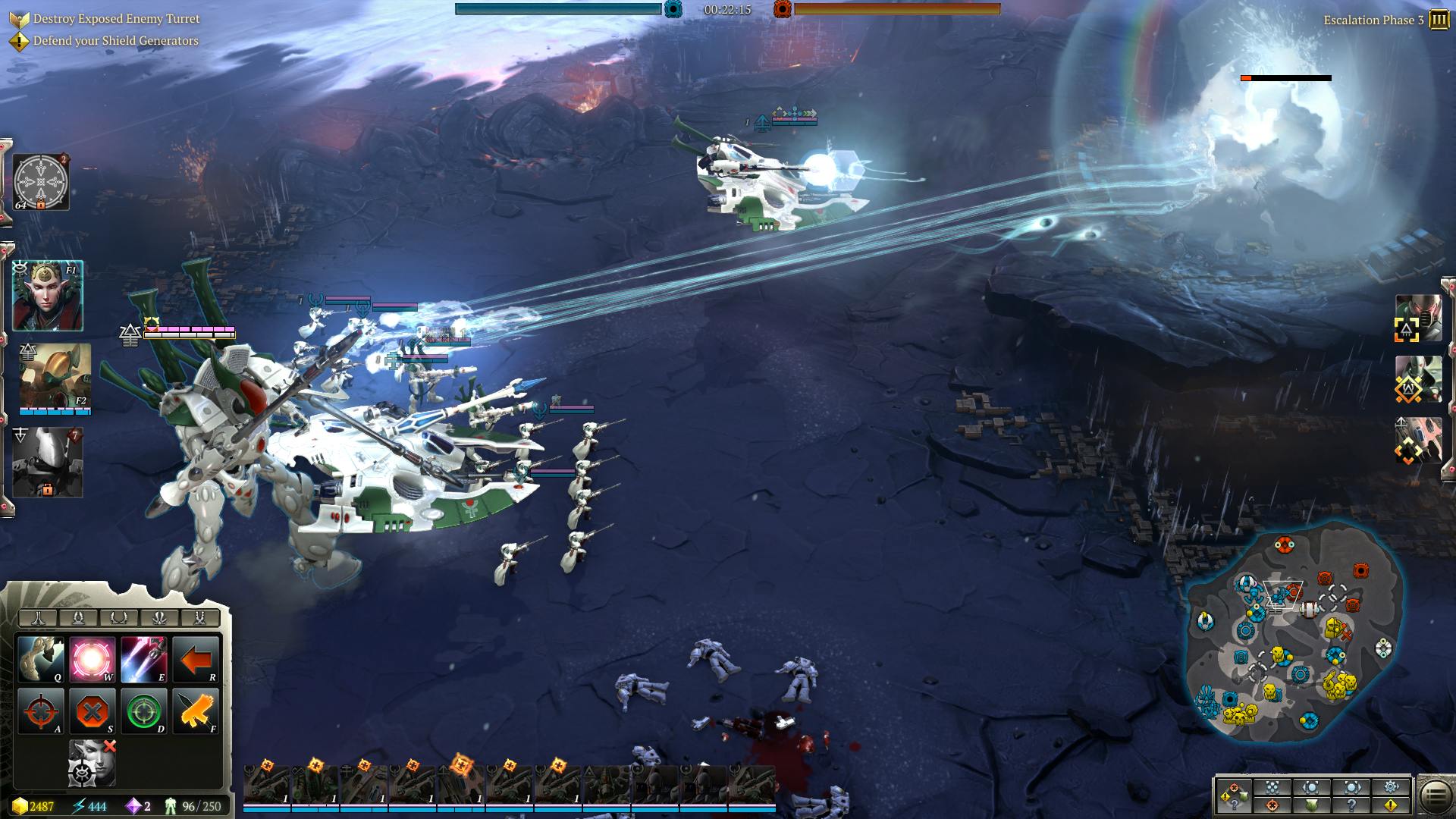Click the locked circular arrows ability icon

(x=41, y=182)
